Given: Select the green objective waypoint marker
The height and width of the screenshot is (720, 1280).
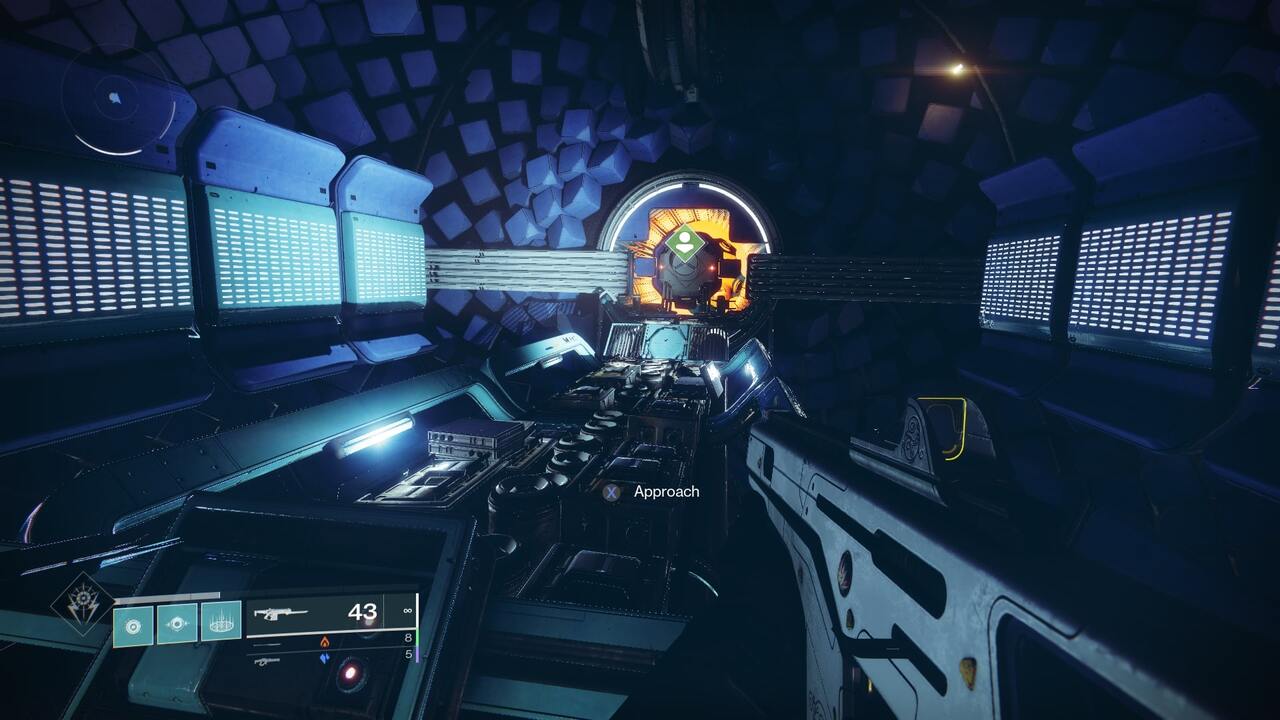Looking at the screenshot, I should 685,243.
